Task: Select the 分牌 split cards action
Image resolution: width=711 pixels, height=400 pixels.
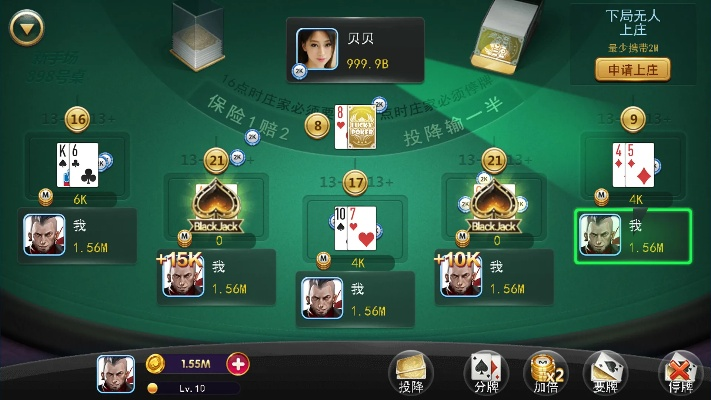Action: click(485, 372)
